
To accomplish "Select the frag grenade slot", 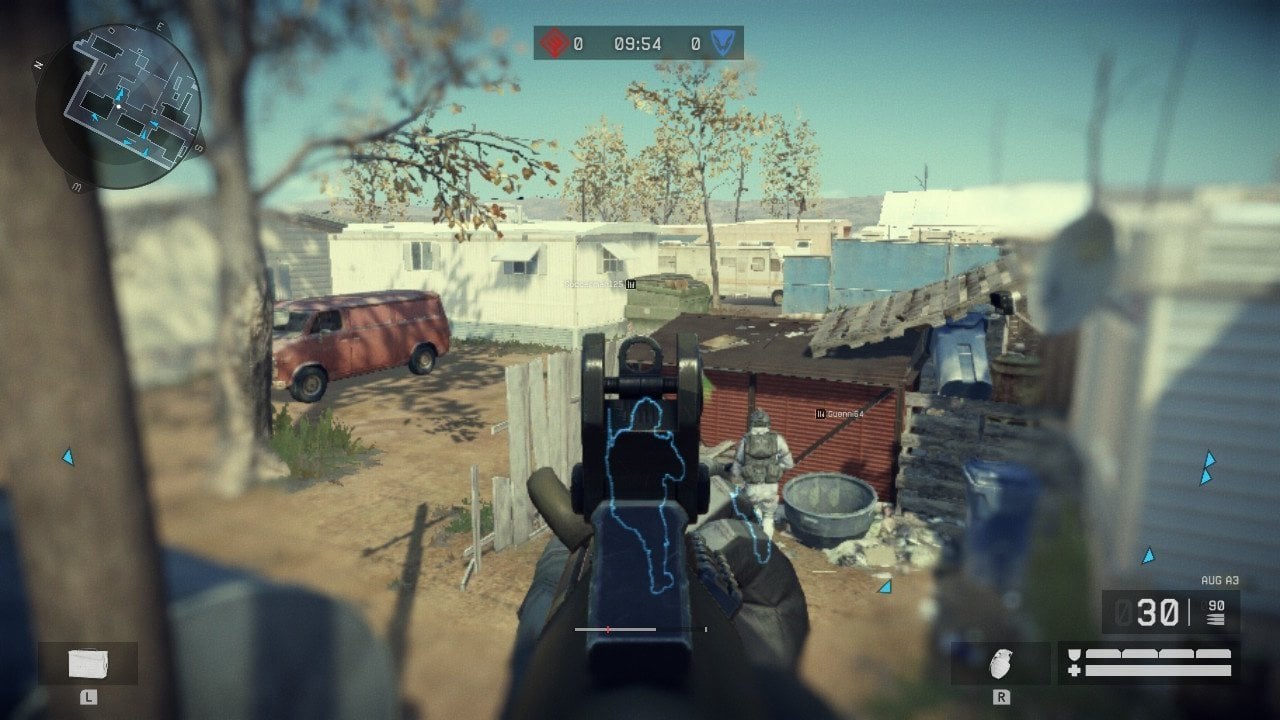I will [1000, 664].
